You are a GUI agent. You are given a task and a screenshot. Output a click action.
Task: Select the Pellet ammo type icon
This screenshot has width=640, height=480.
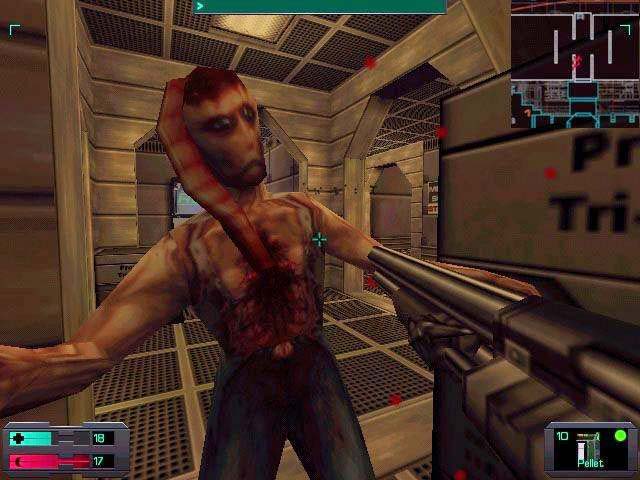[x=587, y=450]
